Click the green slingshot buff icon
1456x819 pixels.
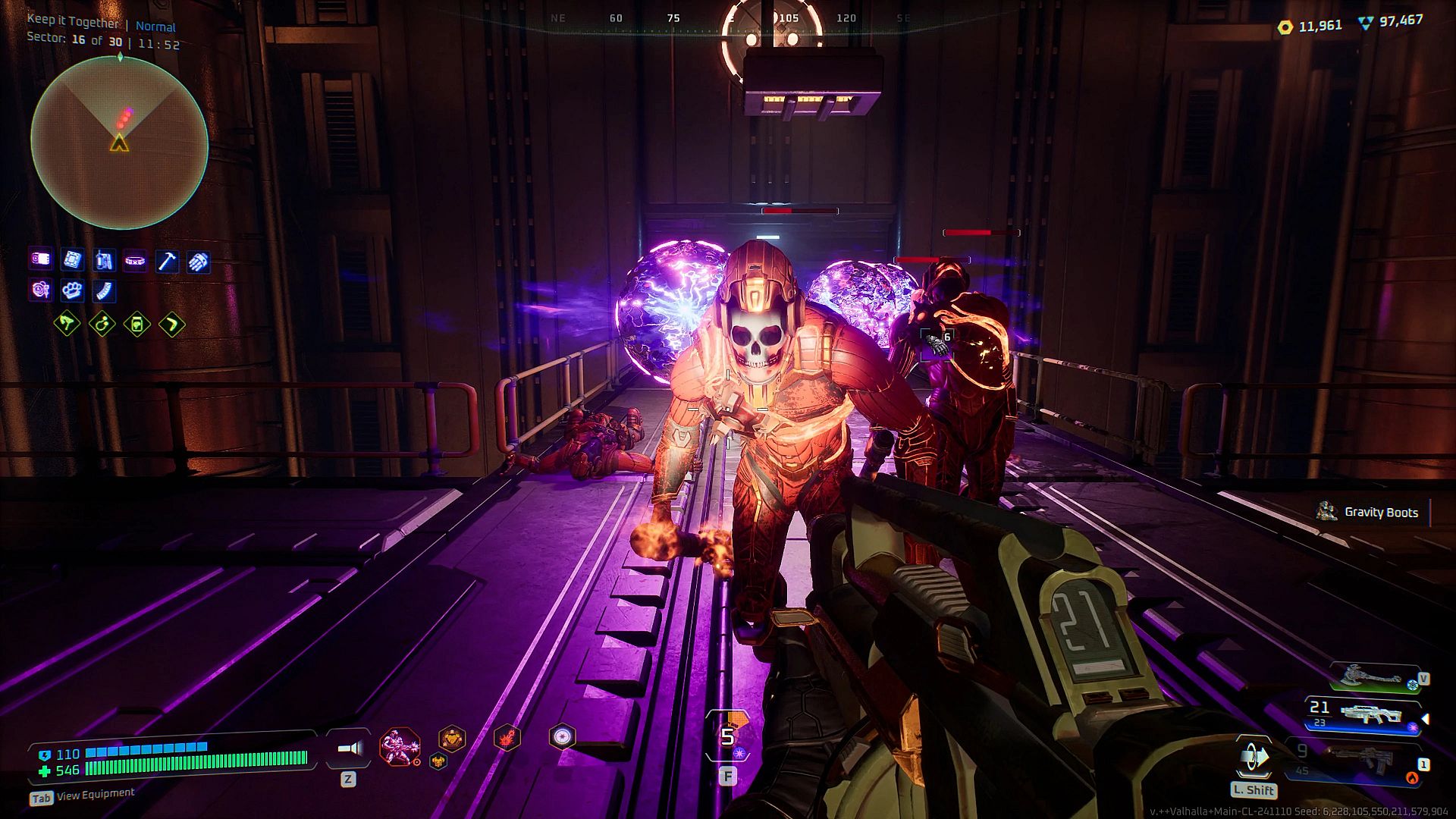[67, 325]
